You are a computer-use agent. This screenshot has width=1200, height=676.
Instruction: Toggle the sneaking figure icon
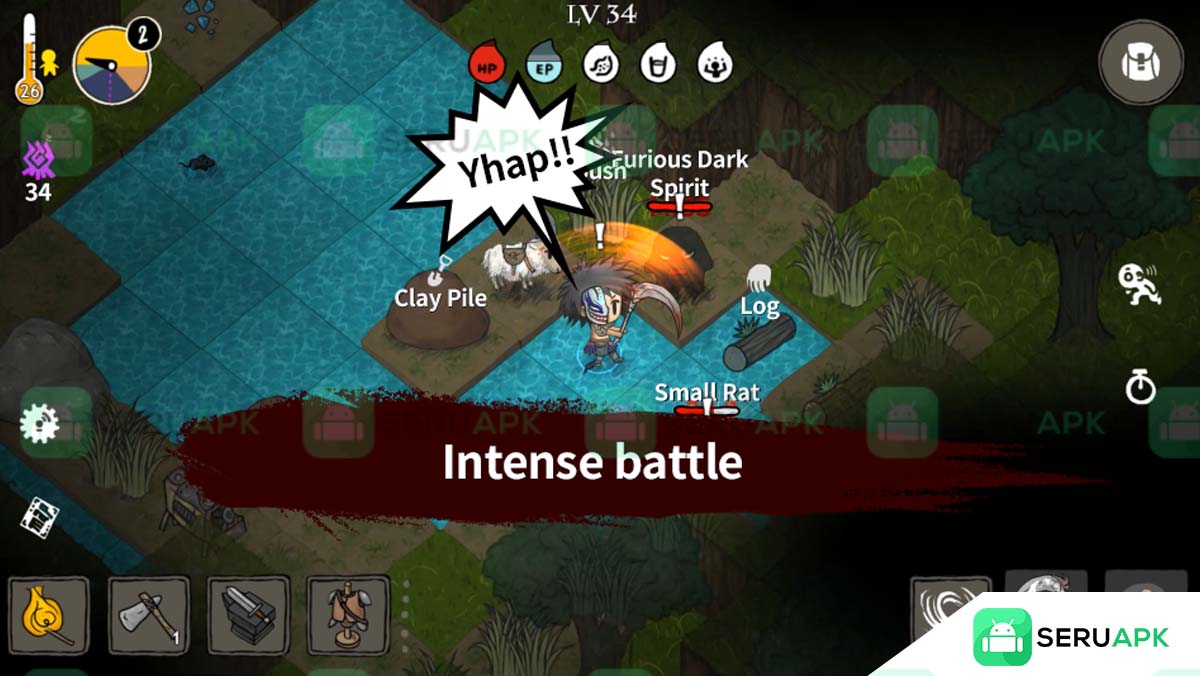(x=1139, y=284)
